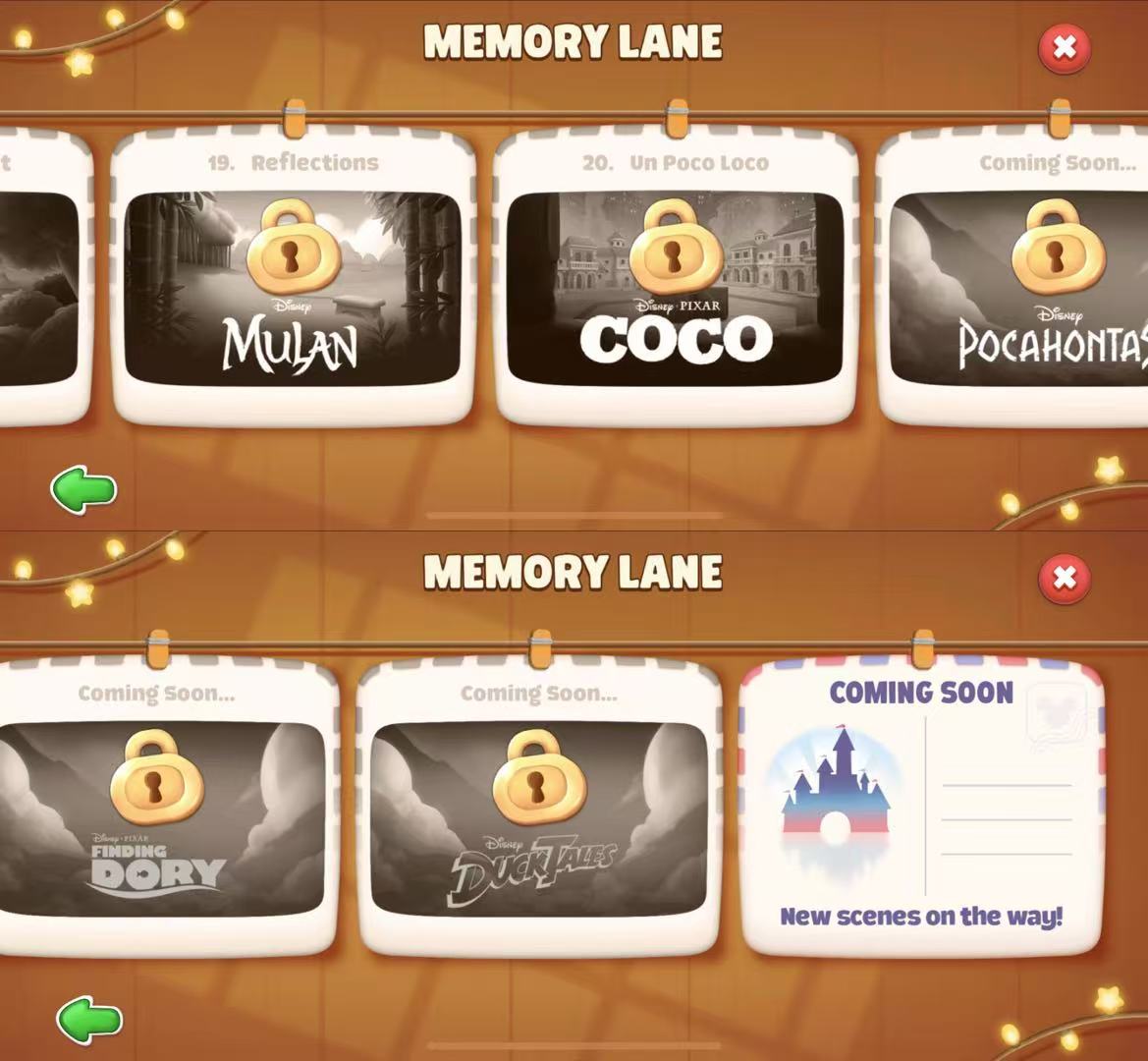This screenshot has height=1061, width=1148.
Task: Select the Finding Dory coming soon card
Action: tap(162, 817)
